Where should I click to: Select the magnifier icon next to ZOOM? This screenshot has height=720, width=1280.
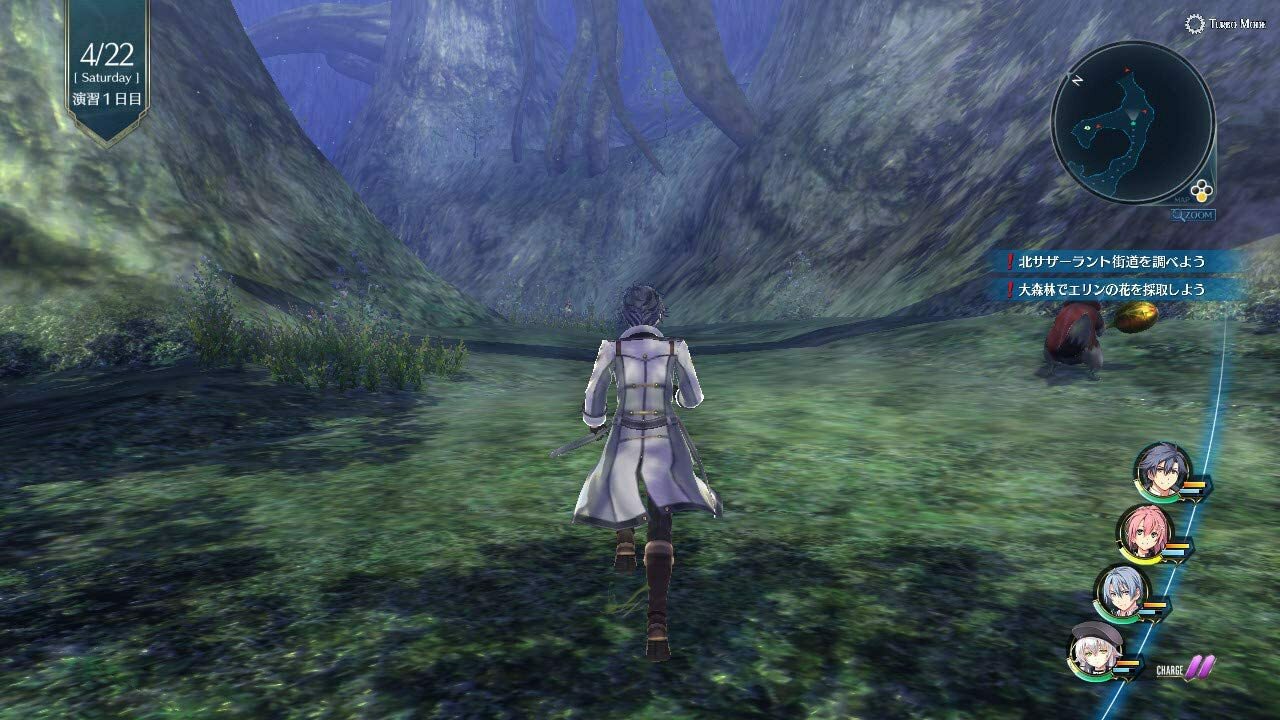click(1178, 214)
